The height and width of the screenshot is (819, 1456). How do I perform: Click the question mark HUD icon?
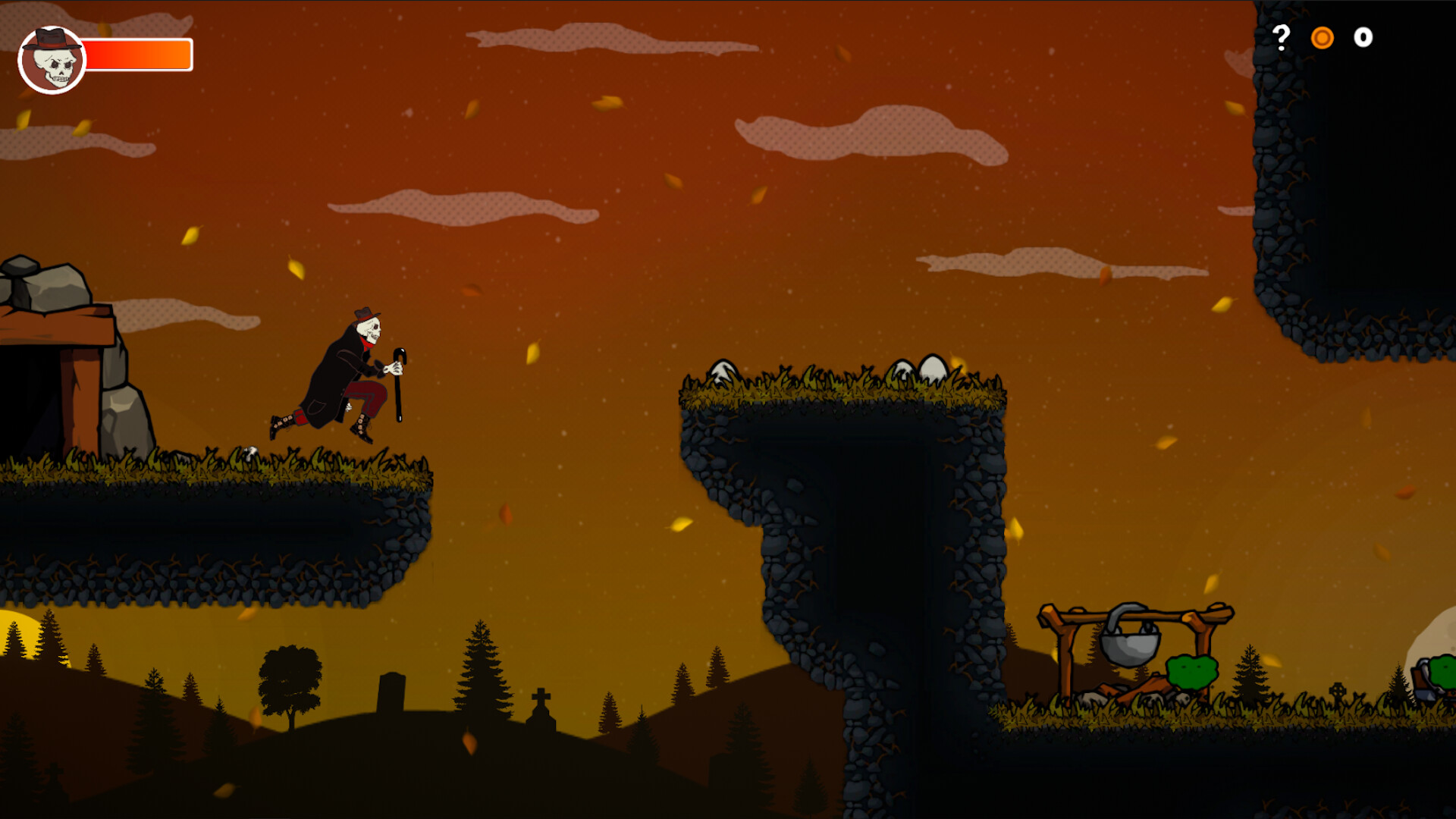click(1282, 36)
